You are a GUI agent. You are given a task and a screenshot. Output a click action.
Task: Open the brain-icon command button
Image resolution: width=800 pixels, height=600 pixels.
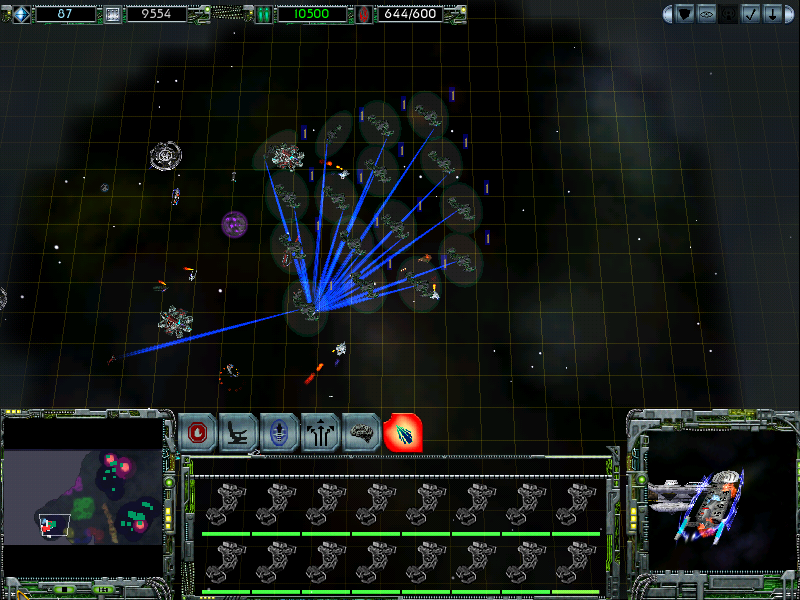pos(362,432)
